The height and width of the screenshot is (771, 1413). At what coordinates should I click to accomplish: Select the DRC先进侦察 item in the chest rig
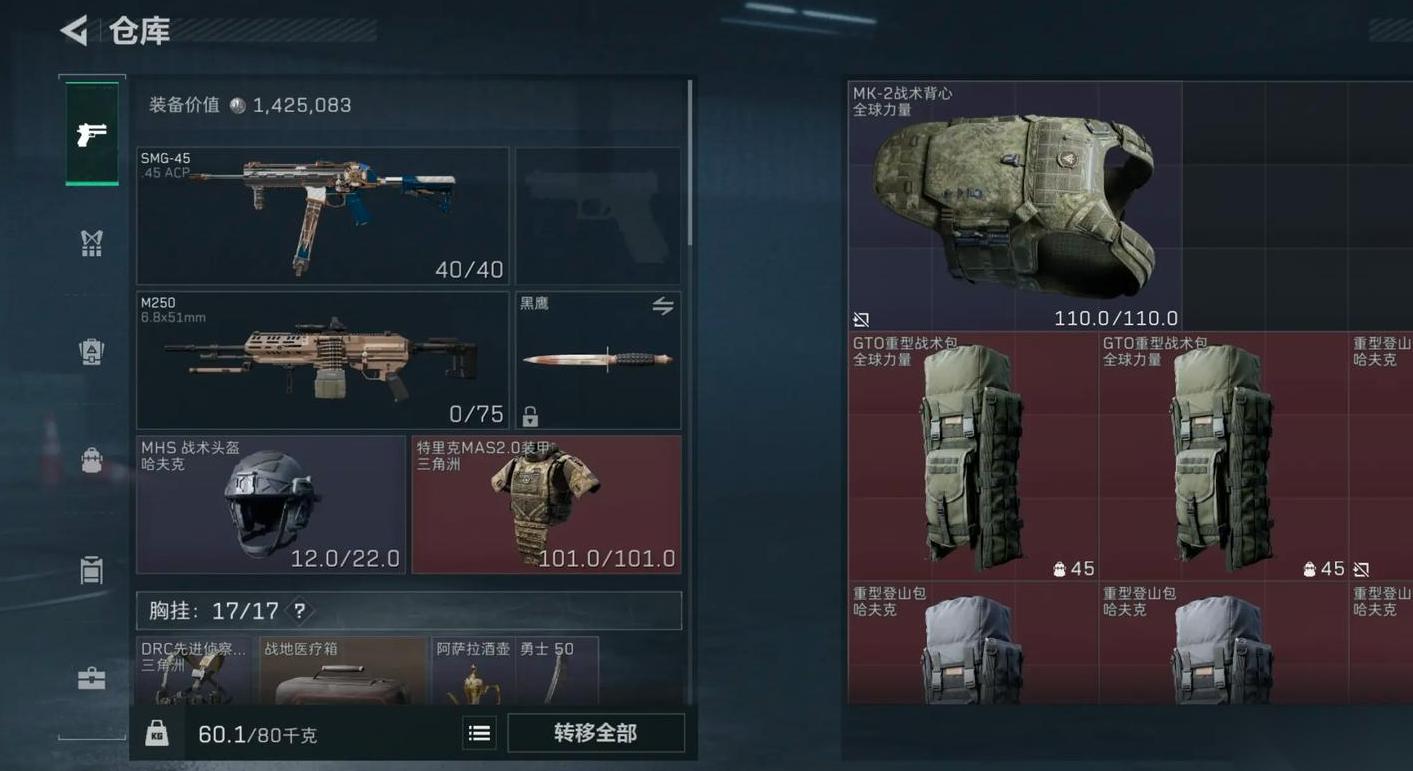195,672
